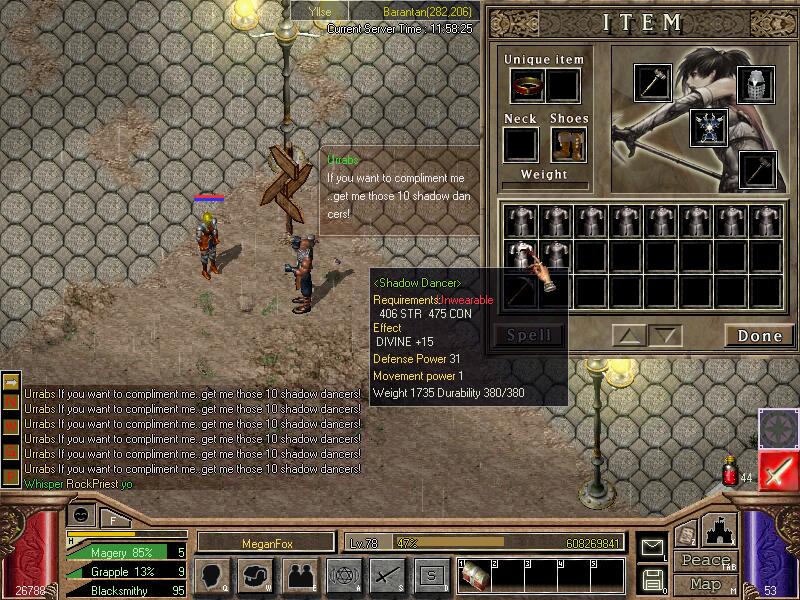Click the floppy disk save icon
The image size is (800, 600).
[x=652, y=578]
